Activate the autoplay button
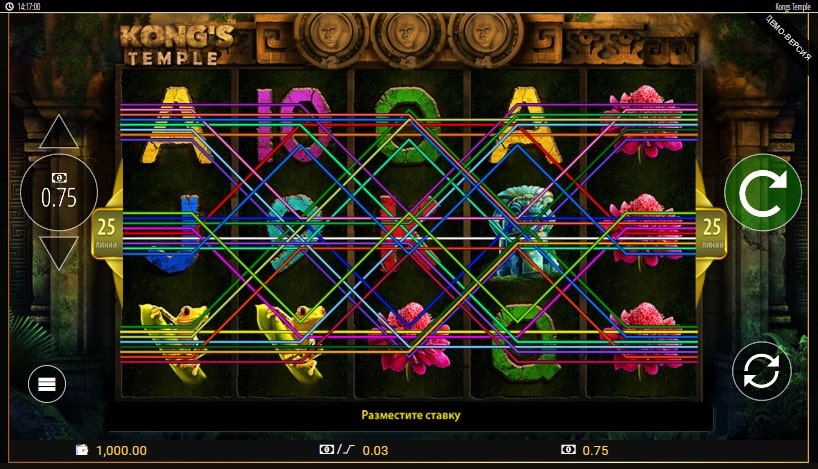 click(x=761, y=371)
